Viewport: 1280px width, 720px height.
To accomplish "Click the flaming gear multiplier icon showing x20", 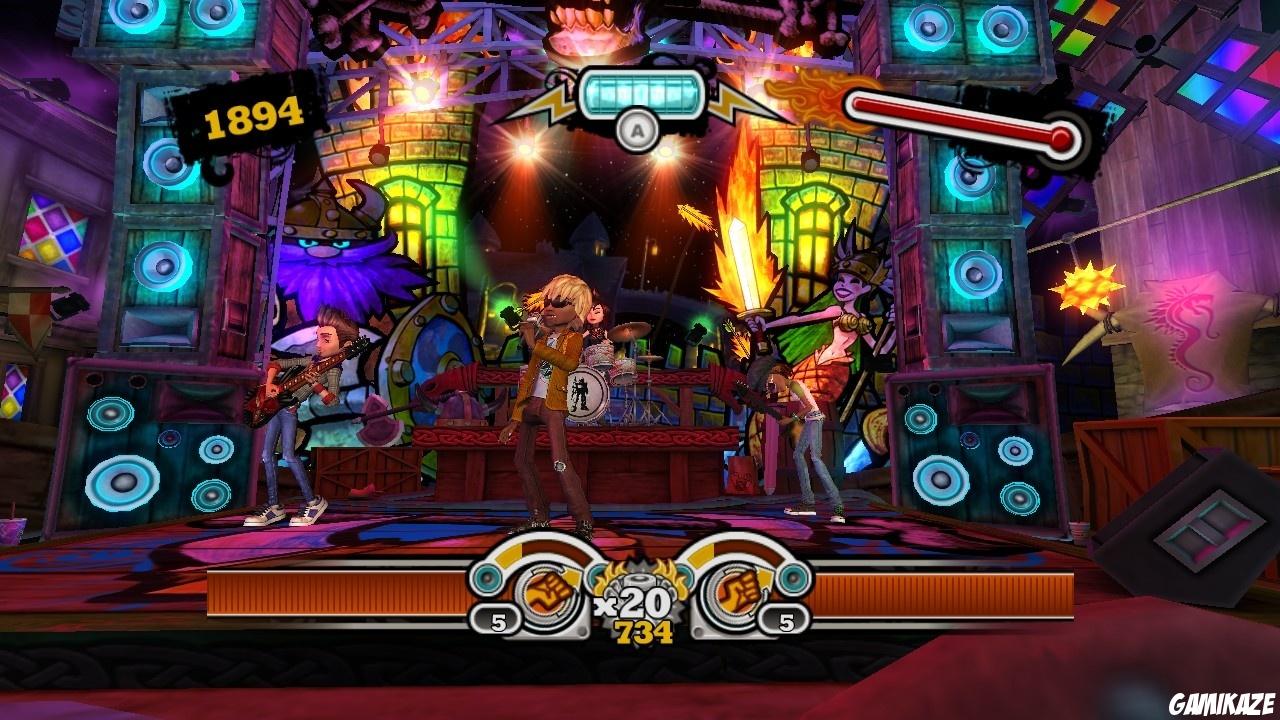I will click(641, 580).
